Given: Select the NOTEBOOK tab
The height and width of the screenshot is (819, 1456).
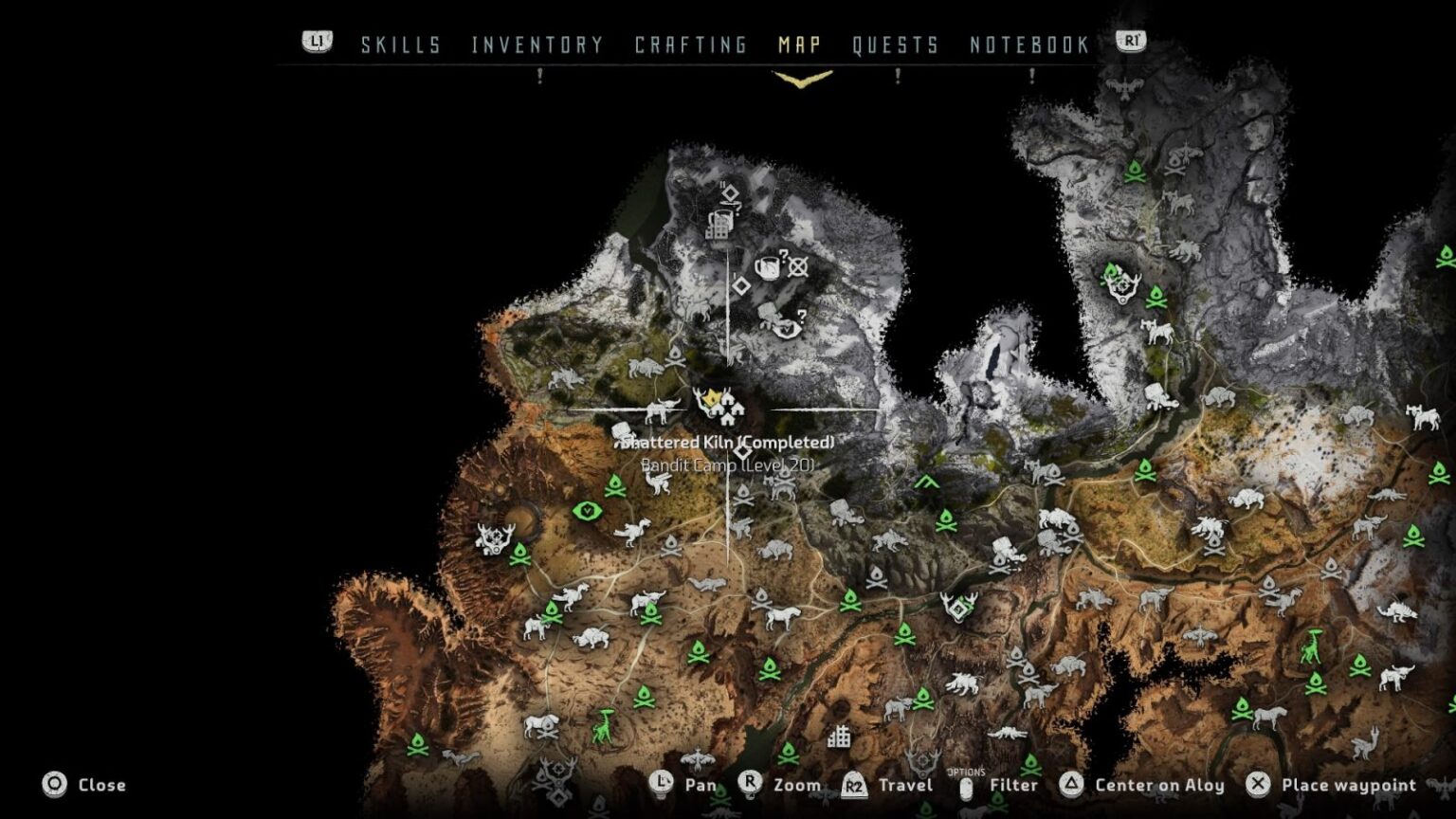Looking at the screenshot, I should click(x=1028, y=44).
